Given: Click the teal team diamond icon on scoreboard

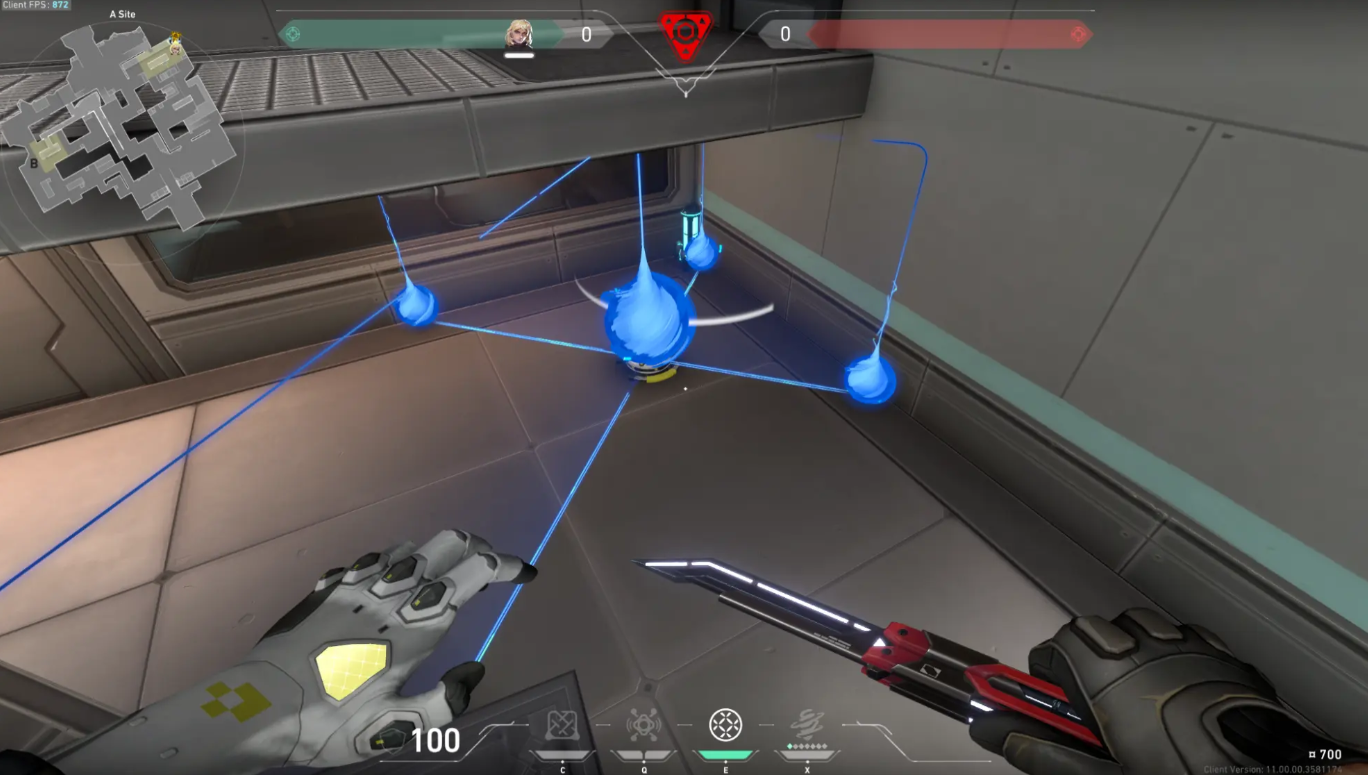Looking at the screenshot, I should point(291,33).
